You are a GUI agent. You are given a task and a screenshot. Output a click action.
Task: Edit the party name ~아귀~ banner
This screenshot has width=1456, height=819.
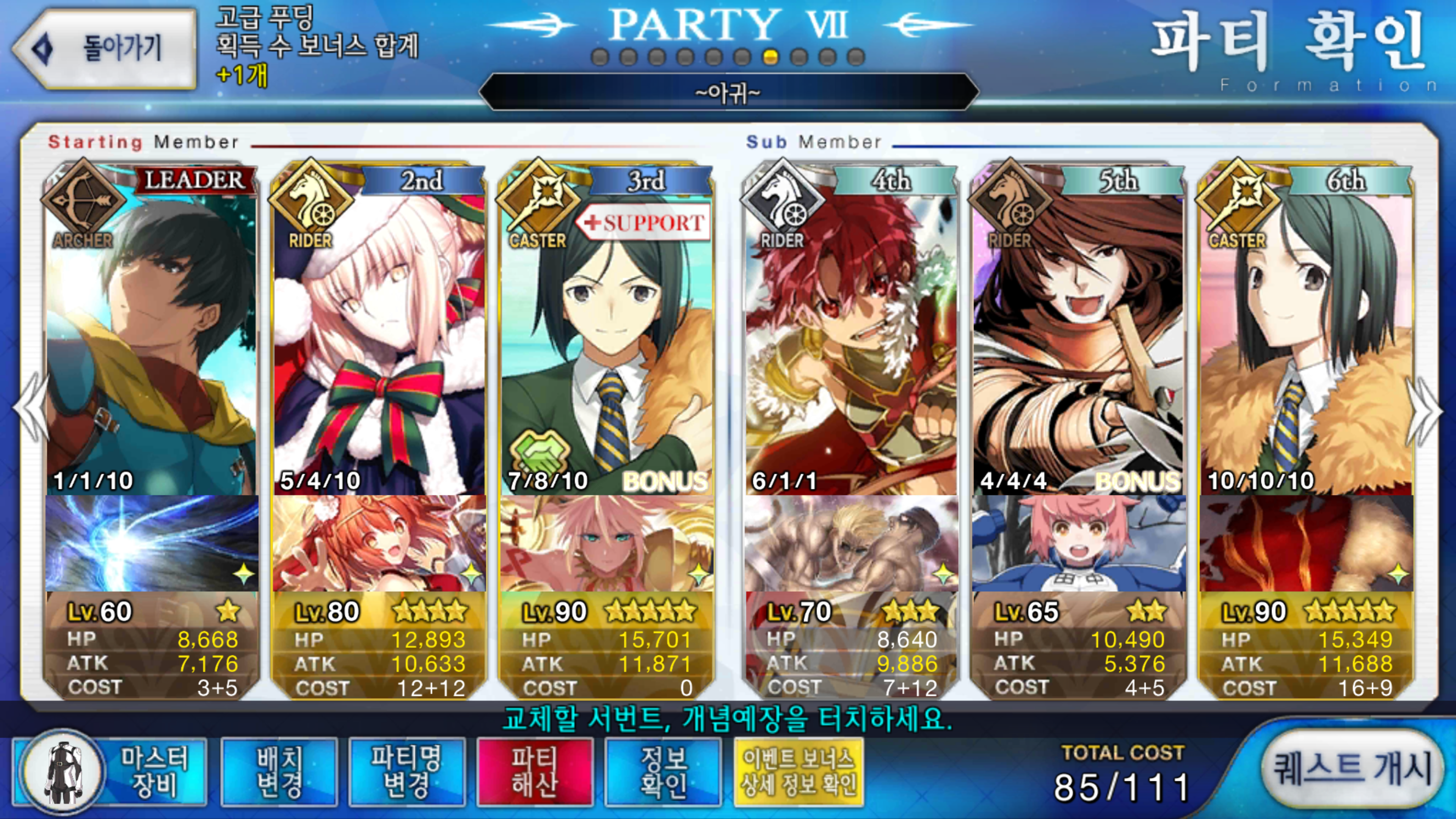tap(728, 92)
